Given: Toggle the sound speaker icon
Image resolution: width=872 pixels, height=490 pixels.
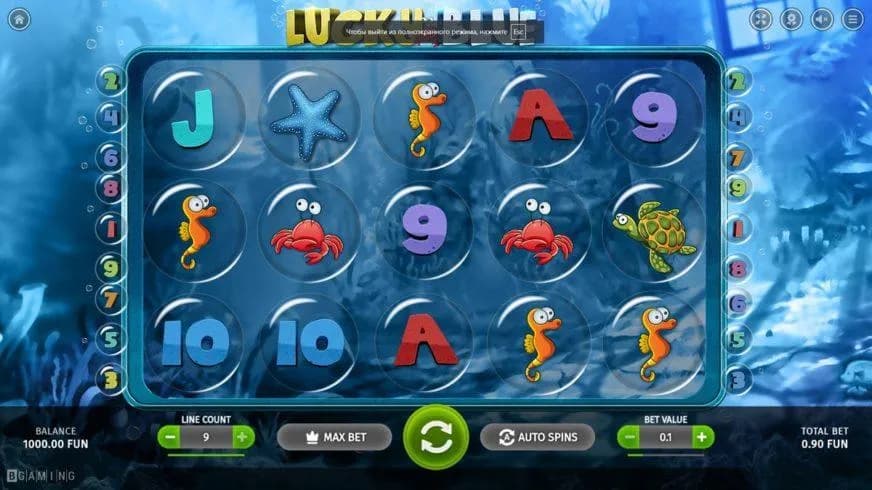Looking at the screenshot, I should pos(821,19).
